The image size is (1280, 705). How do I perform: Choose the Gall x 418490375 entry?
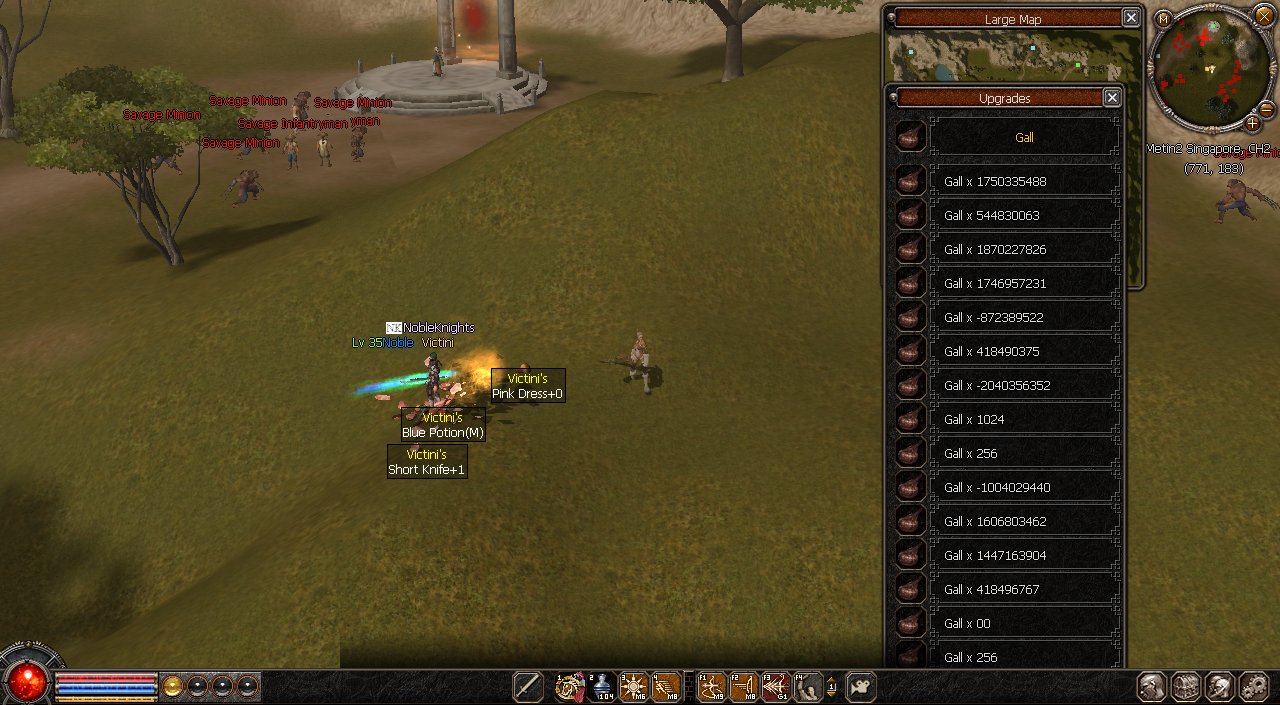[x=1024, y=352]
